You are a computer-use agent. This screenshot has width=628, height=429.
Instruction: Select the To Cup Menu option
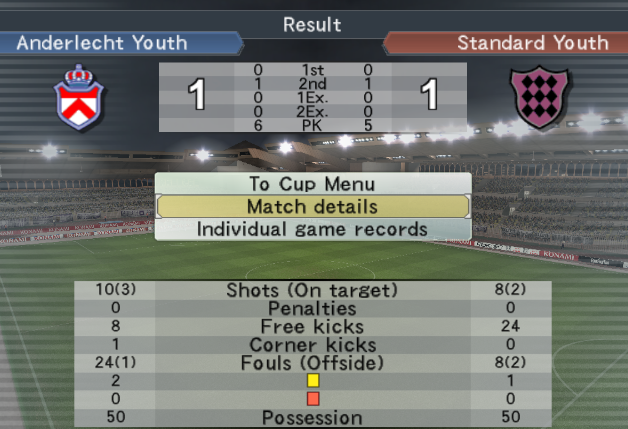312,184
